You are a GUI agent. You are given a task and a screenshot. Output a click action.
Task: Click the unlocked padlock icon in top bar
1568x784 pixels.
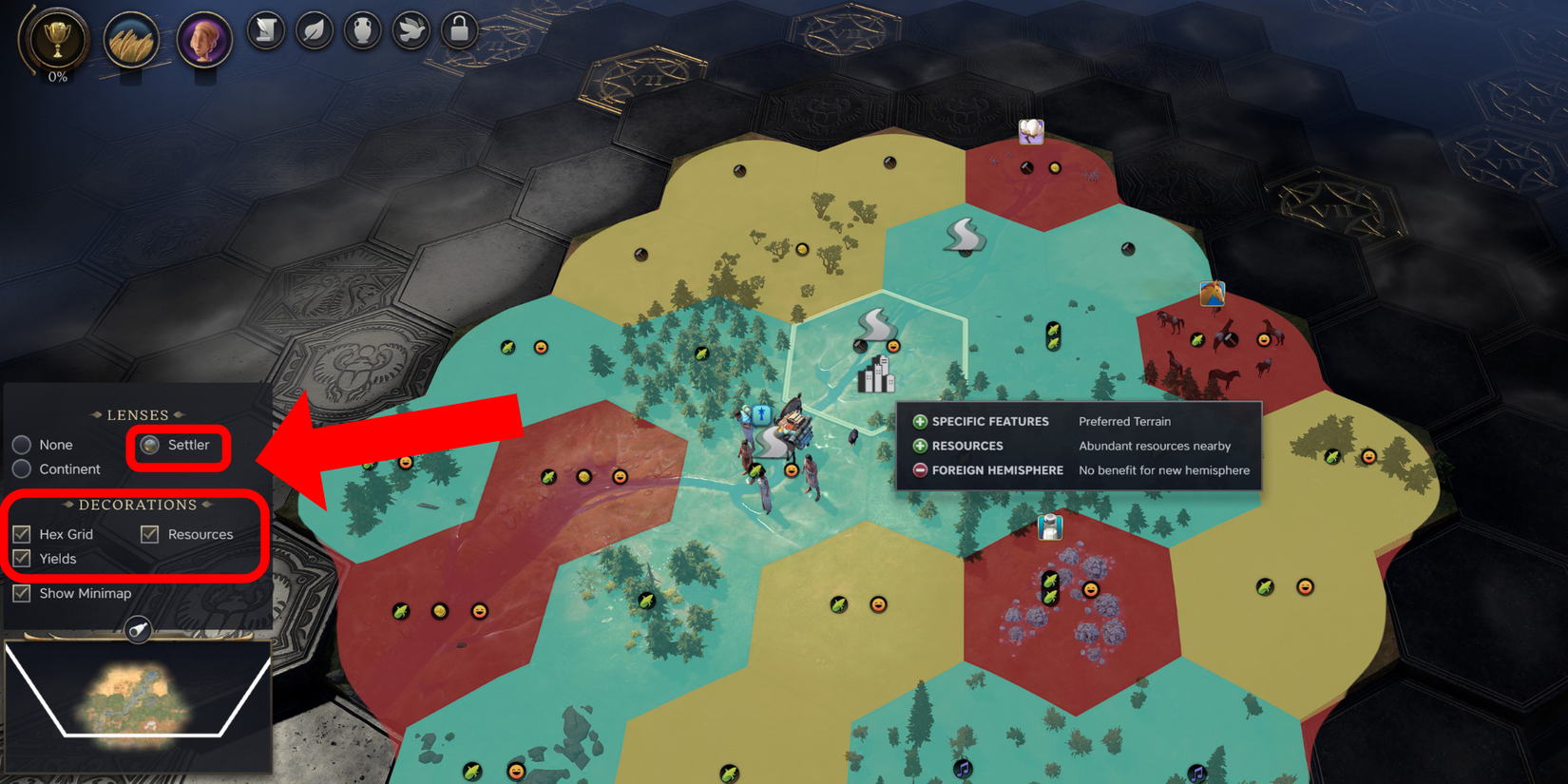coord(459,29)
